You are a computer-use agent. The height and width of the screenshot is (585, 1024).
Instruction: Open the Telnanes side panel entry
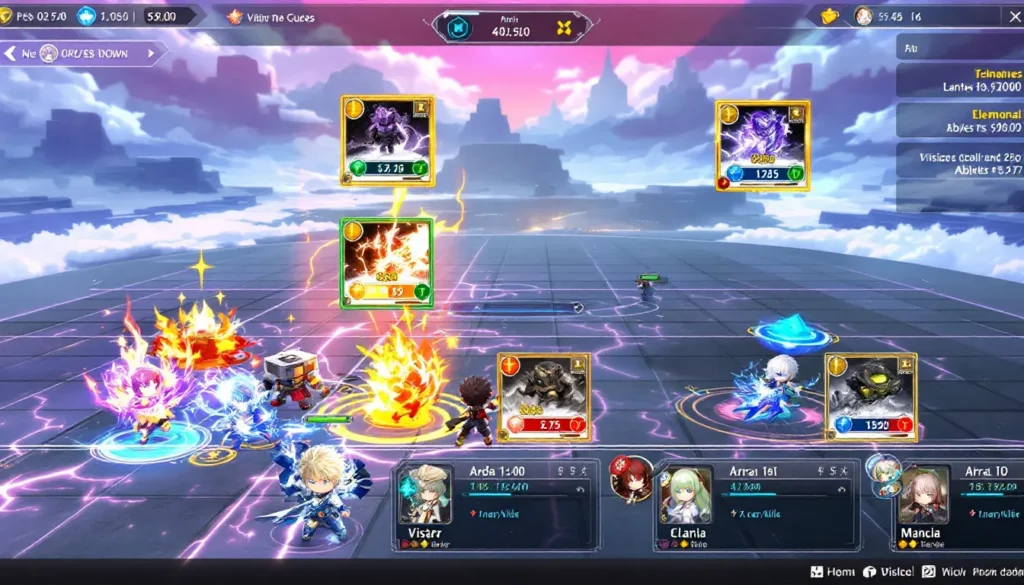coord(960,80)
